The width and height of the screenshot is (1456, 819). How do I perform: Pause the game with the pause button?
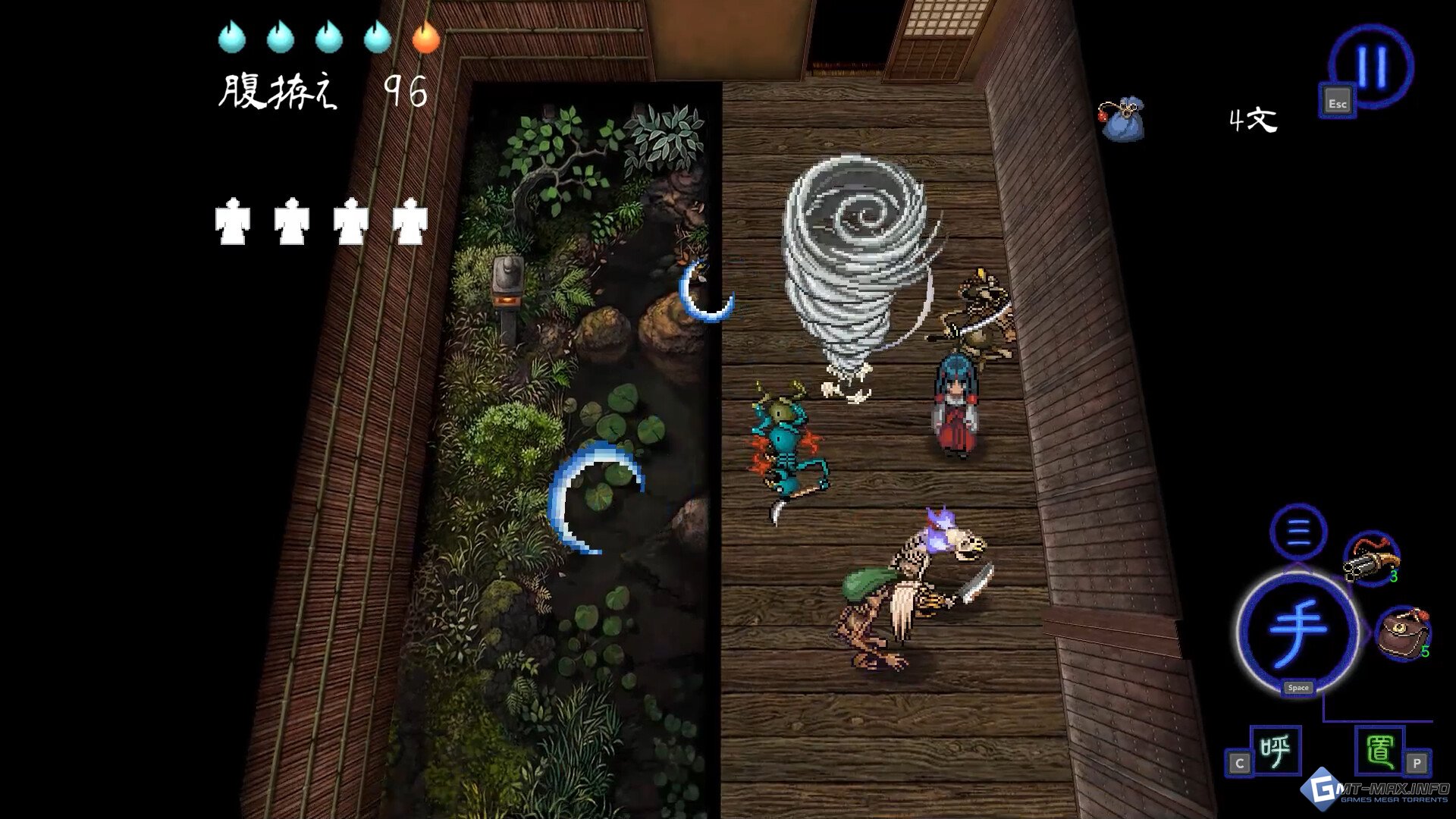pos(1371,66)
